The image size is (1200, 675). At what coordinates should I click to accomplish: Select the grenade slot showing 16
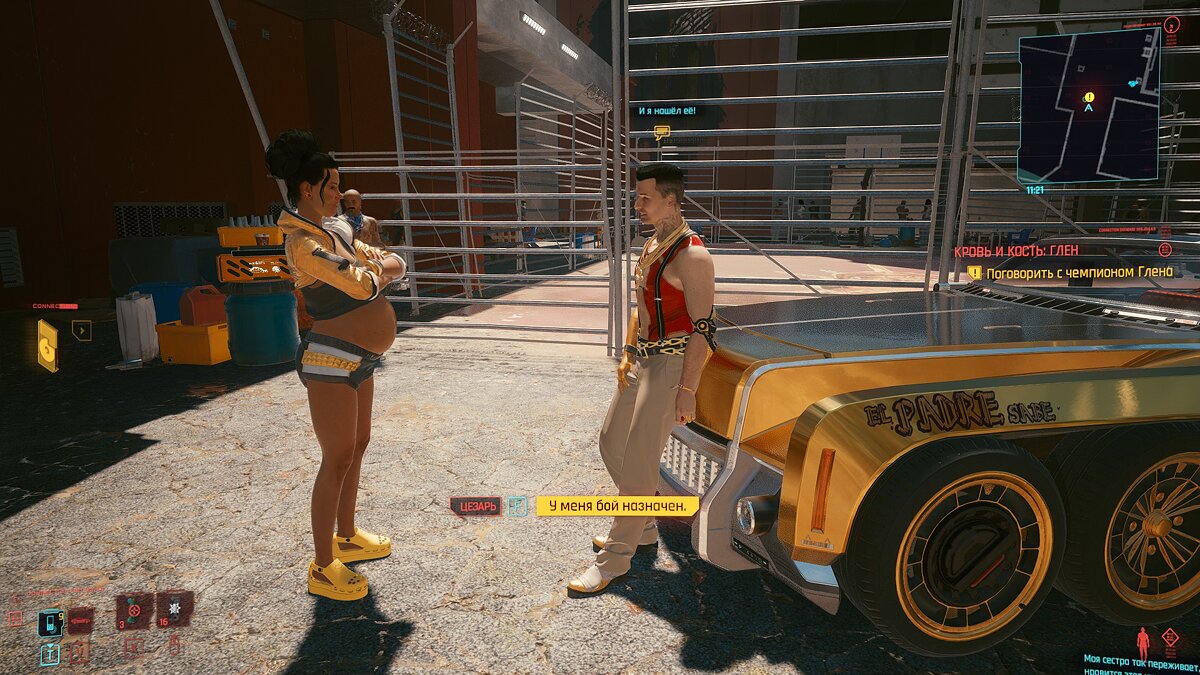click(x=173, y=608)
